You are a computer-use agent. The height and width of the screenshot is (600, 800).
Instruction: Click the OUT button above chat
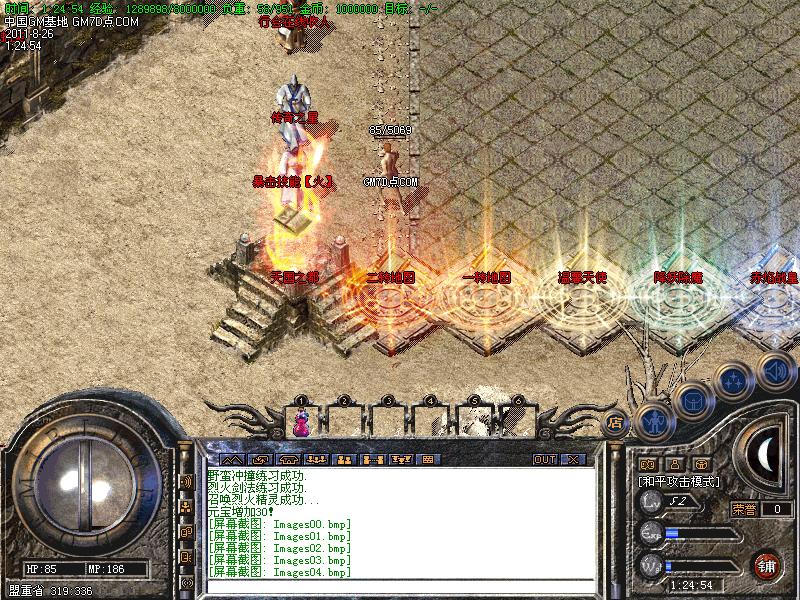544,460
